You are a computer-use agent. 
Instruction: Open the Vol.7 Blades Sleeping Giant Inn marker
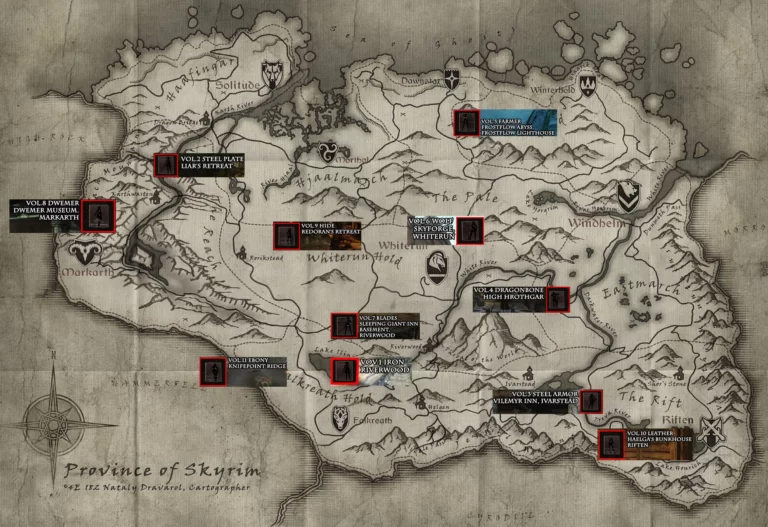point(344,326)
